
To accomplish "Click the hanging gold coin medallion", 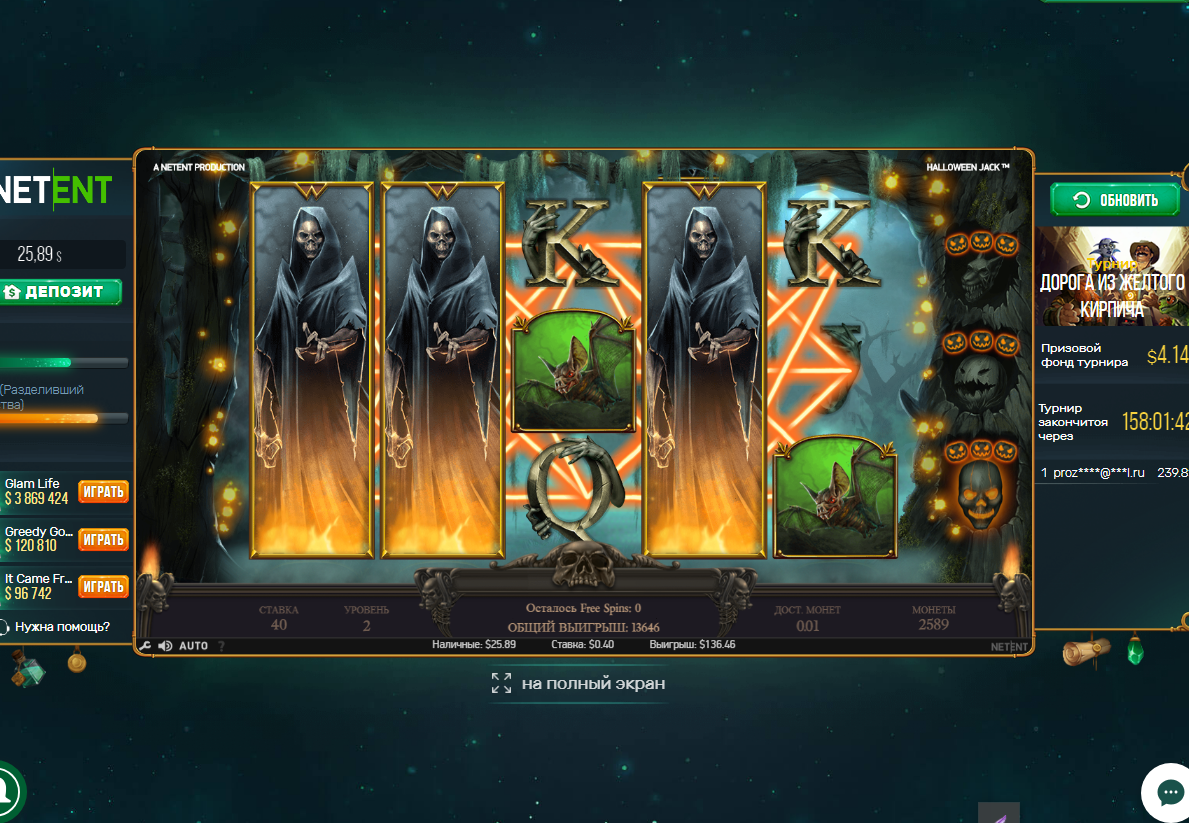I will (76, 661).
